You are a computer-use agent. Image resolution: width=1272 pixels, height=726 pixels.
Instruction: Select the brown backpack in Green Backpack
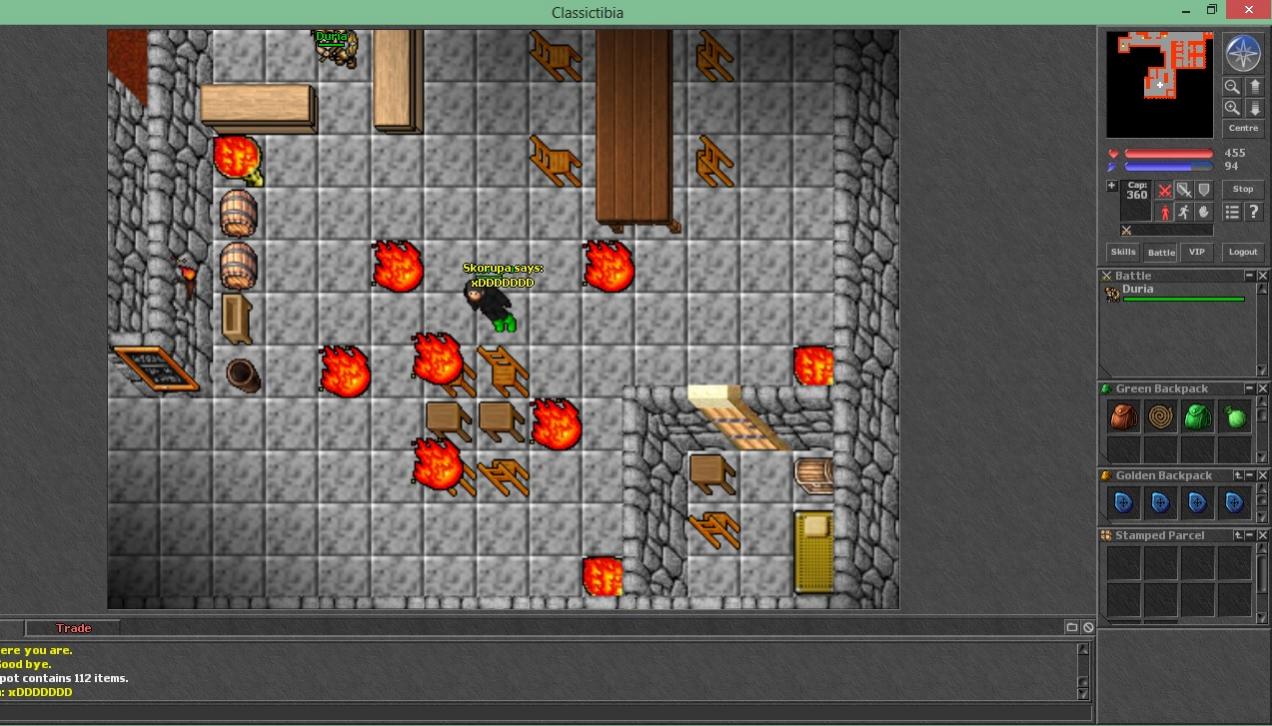1124,417
